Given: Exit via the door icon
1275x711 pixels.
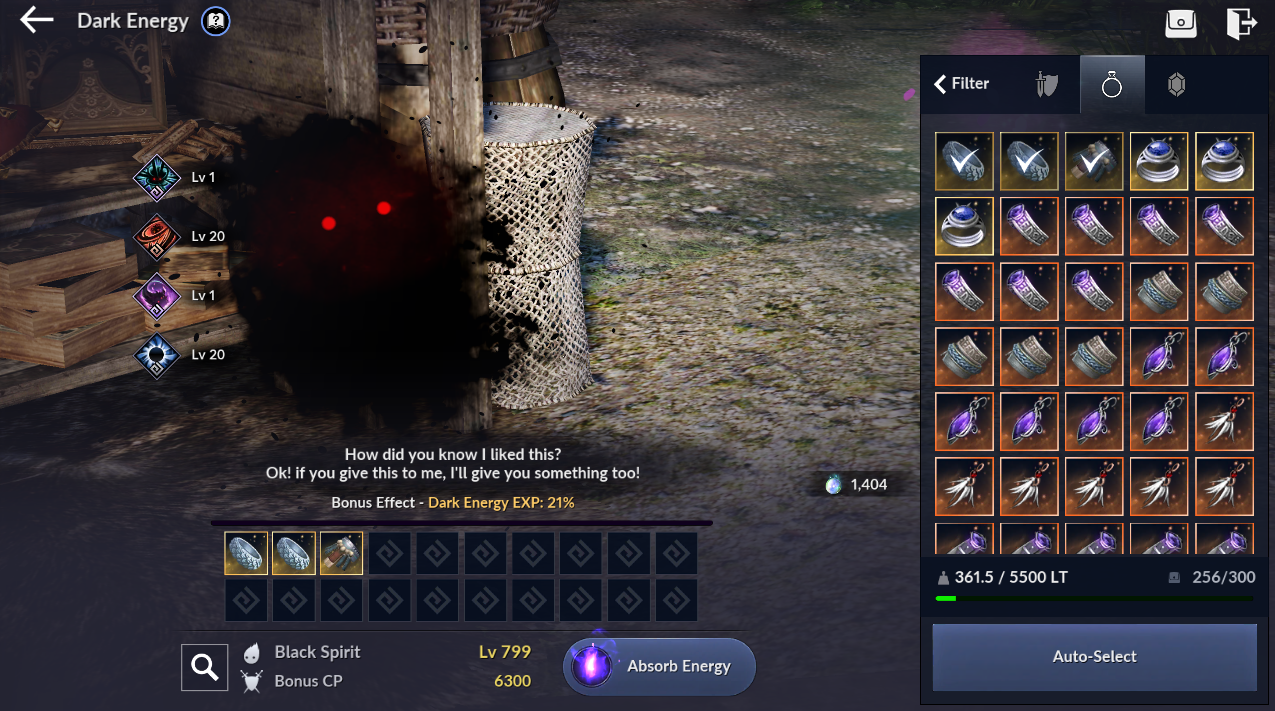Looking at the screenshot, I should pos(1241,23).
